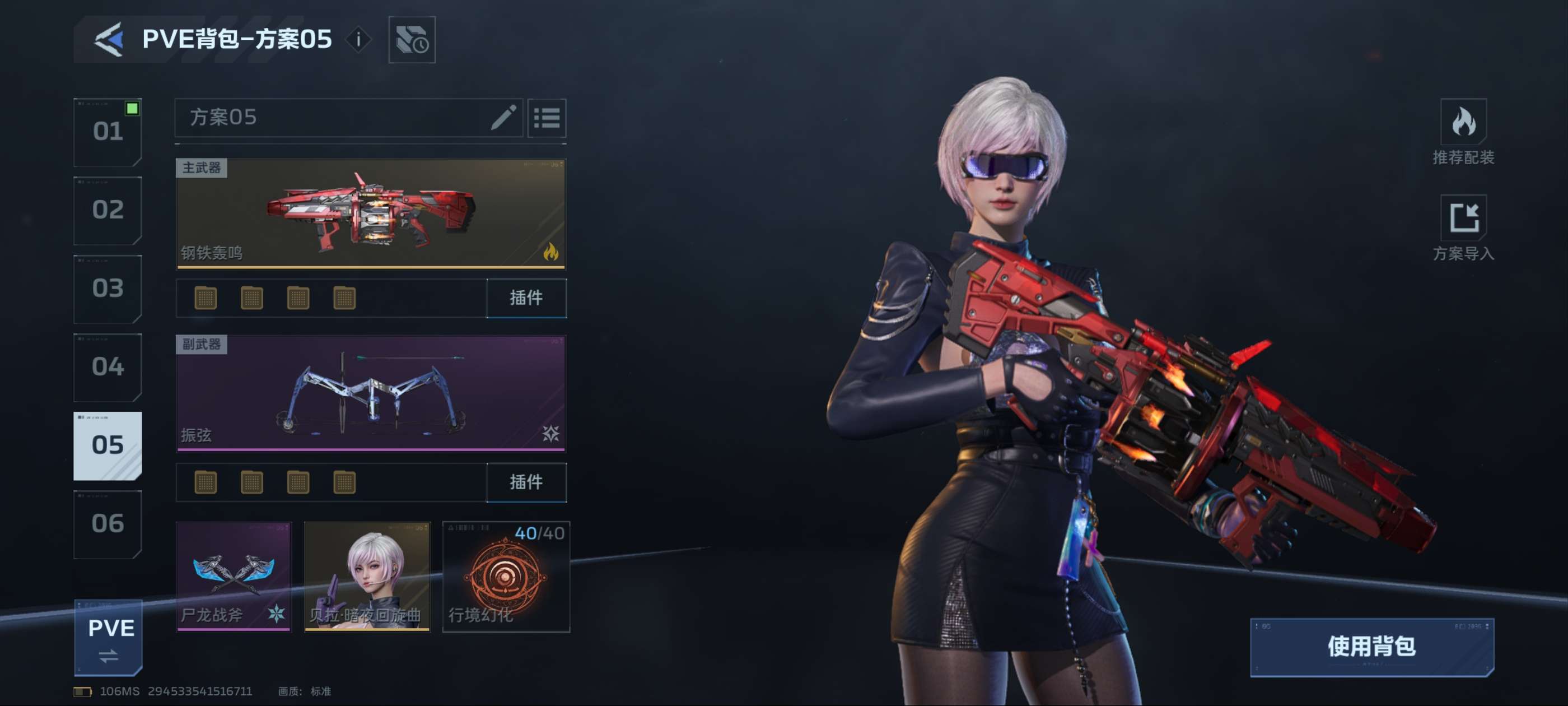The width and height of the screenshot is (1568, 706).
Task: Rename the loadout via the pencil icon
Action: pos(503,117)
